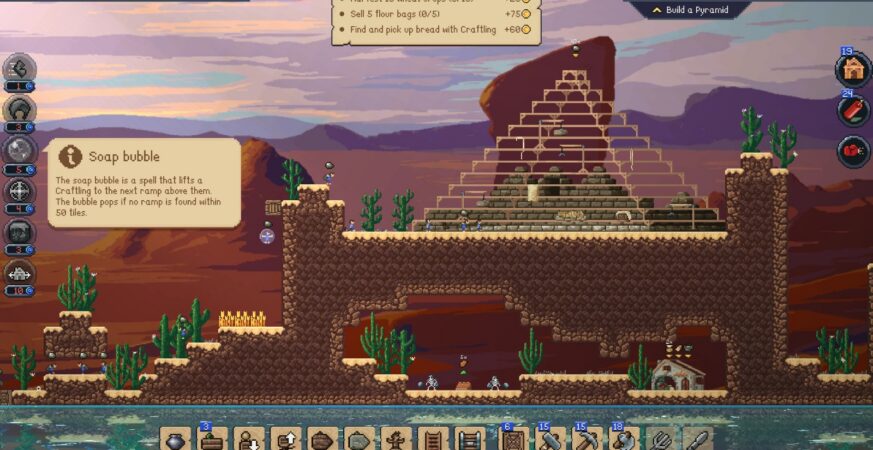Cast the soap bubble spell
Screen dimensions: 873x450
tap(19, 150)
